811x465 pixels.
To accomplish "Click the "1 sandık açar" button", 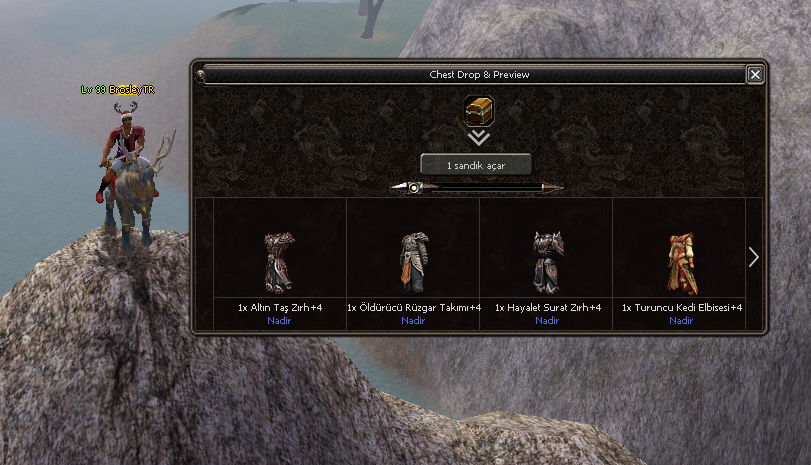I will tap(475, 165).
